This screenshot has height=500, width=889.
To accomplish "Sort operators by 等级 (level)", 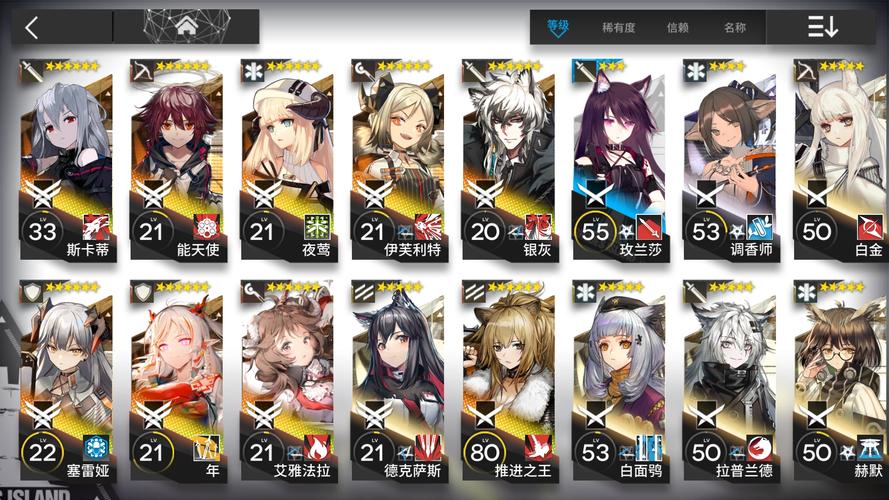I will tap(558, 27).
